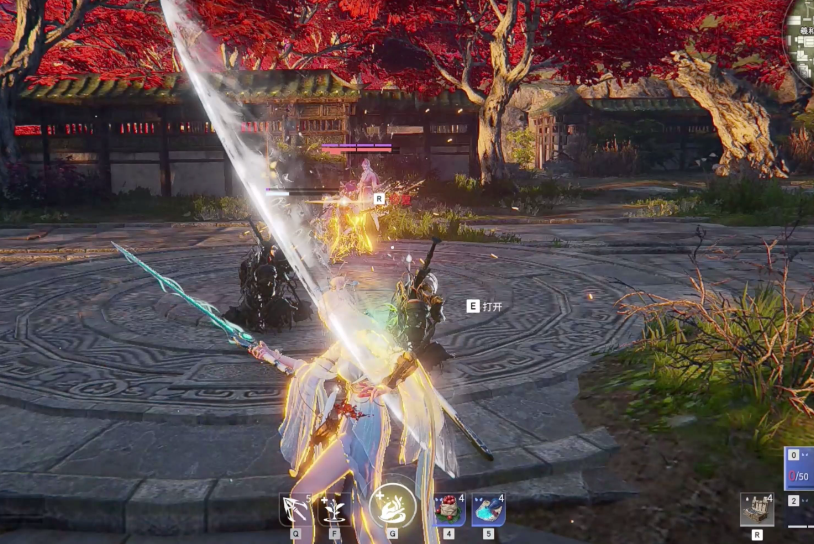Use the sprouting plant heal skill

[x=334, y=509]
